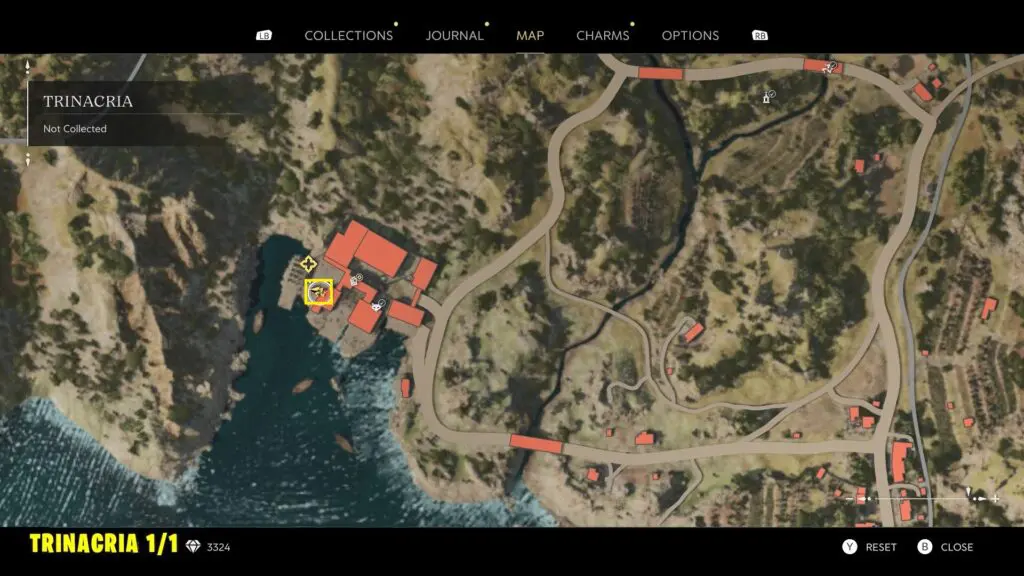
Task: Select the Map tab
Action: tap(530, 35)
